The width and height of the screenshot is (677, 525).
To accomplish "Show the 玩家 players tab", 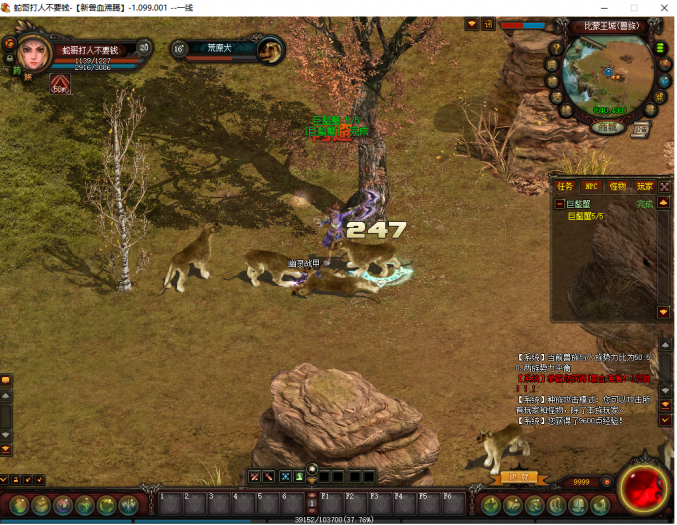I will click(644, 186).
